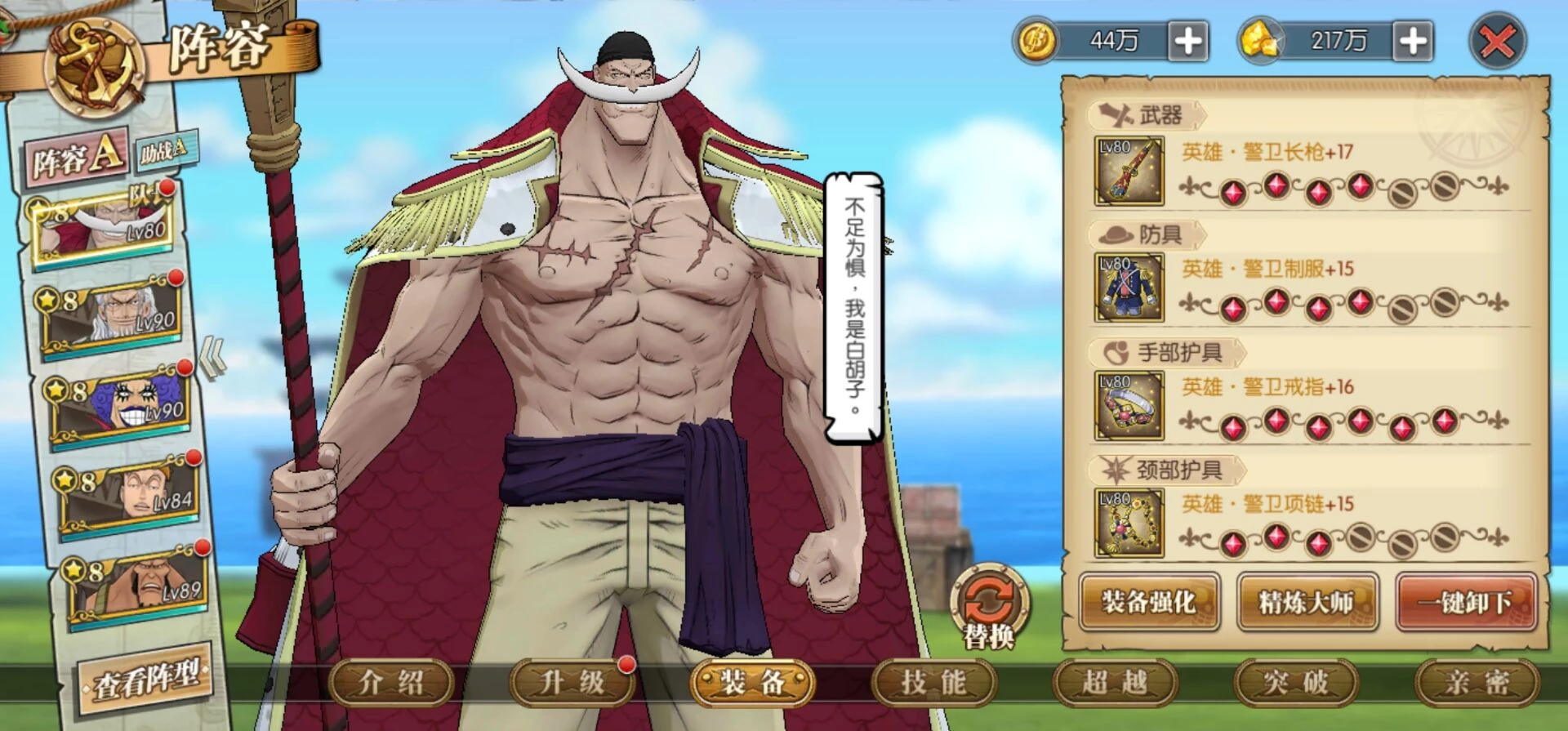Select the 警卫戒指 hand gear slot
Screen dimensions: 1568x731
tap(1129, 405)
